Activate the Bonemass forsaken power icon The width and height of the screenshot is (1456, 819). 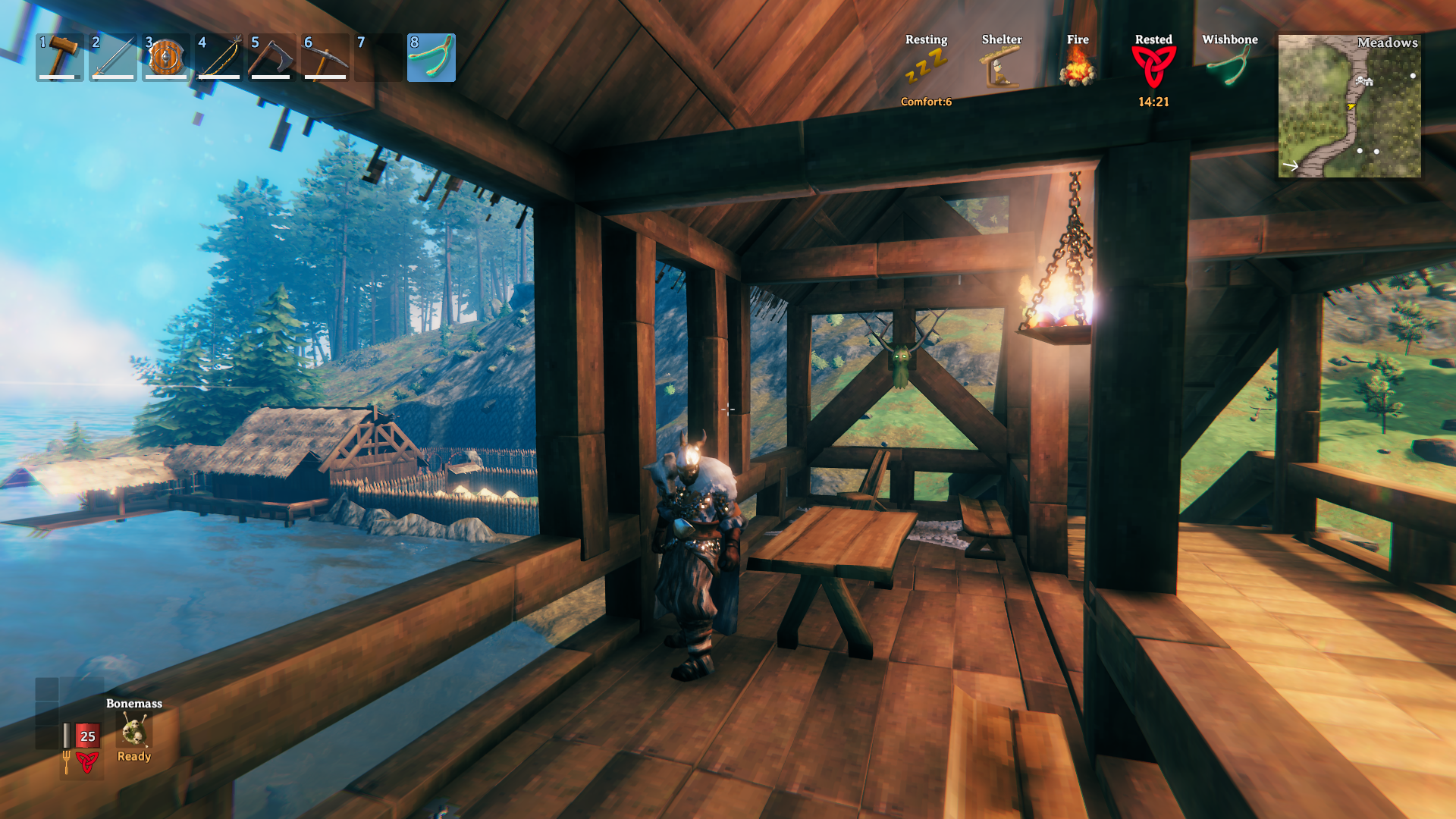pos(134,731)
